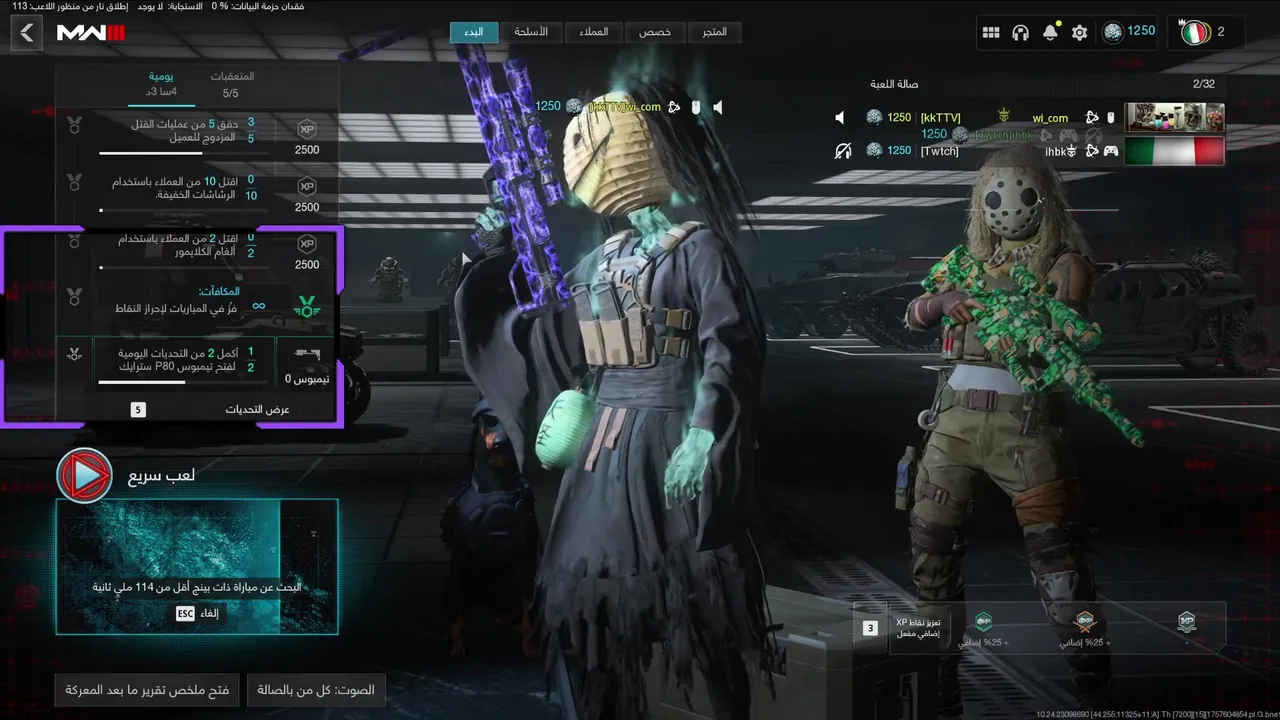Open the الصوت: كل من بالصالة option
This screenshot has width=1280, height=720.
(x=316, y=690)
